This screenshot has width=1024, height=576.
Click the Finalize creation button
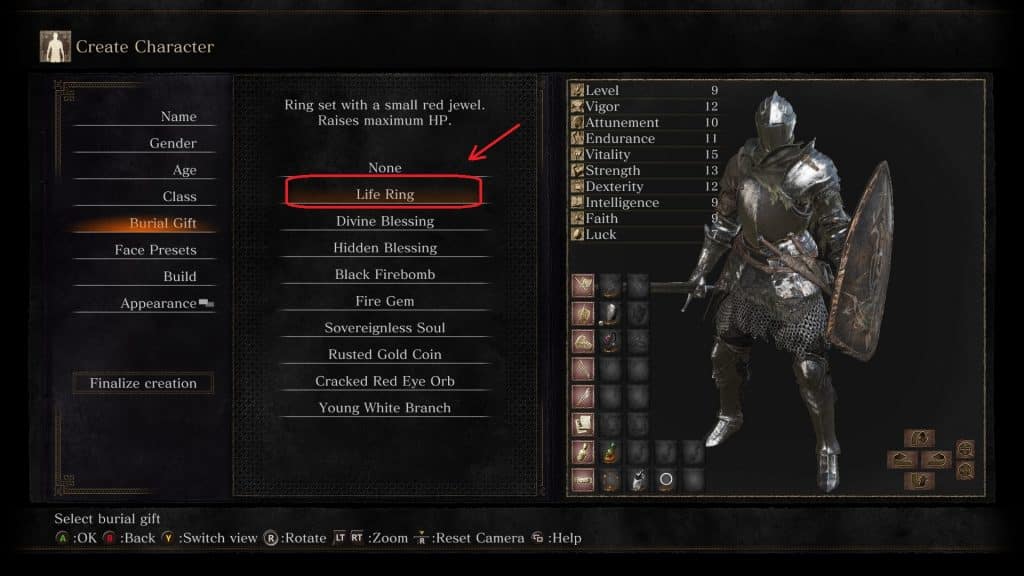pyautogui.click(x=143, y=383)
